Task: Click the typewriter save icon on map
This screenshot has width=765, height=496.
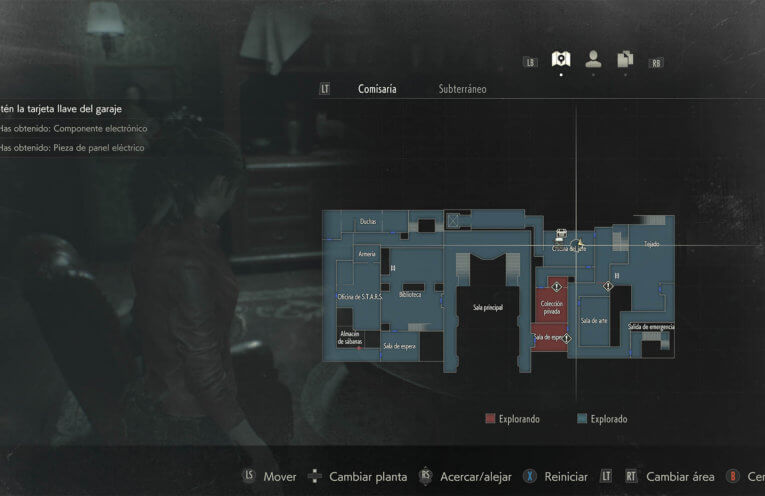Action: (561, 235)
